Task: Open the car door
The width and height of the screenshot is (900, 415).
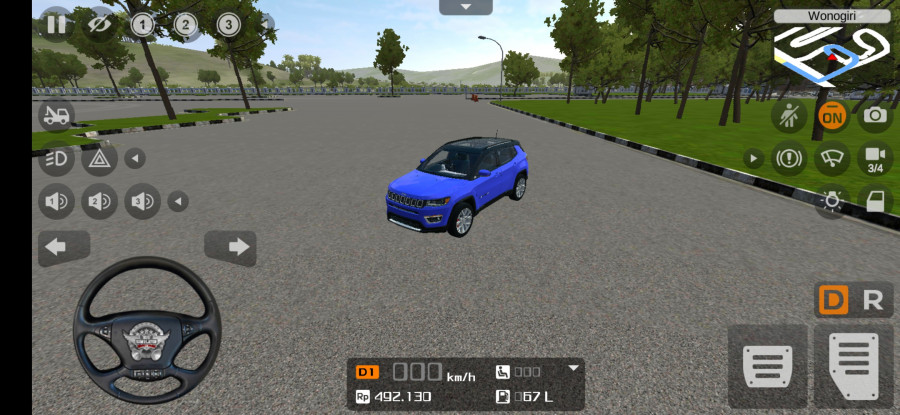Action: (x=875, y=200)
